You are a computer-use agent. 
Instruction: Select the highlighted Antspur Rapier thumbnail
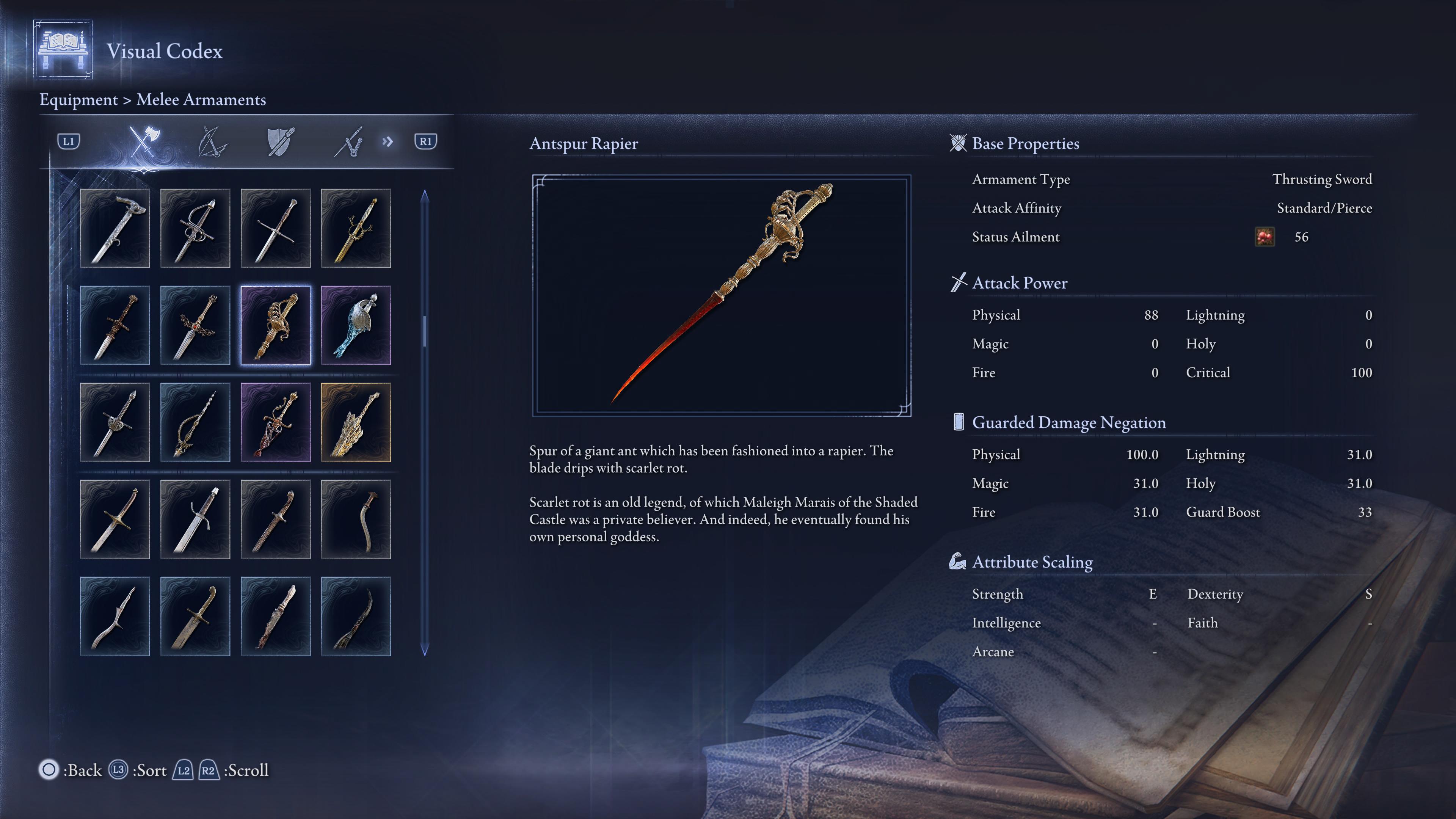275,325
